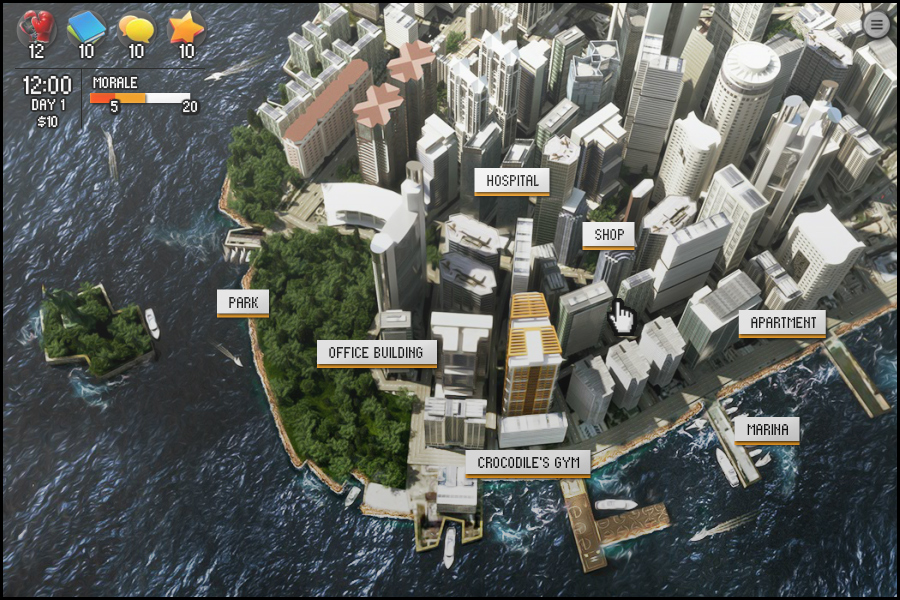
Task: Enter Crocodile's Gym via its label
Action: click(527, 463)
